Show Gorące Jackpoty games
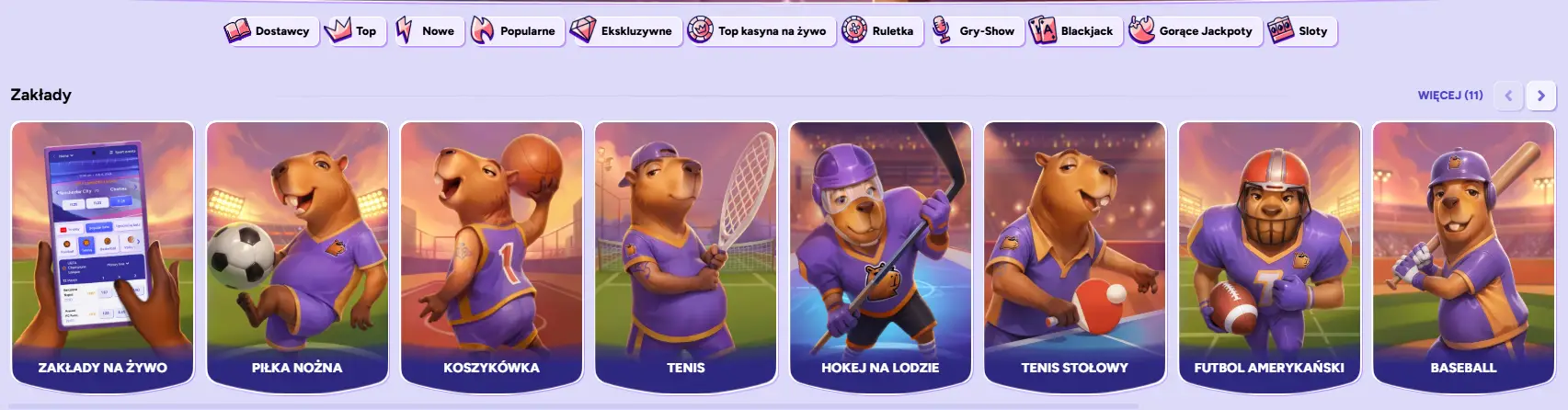Image resolution: width=1568 pixels, height=410 pixels. point(1193,31)
